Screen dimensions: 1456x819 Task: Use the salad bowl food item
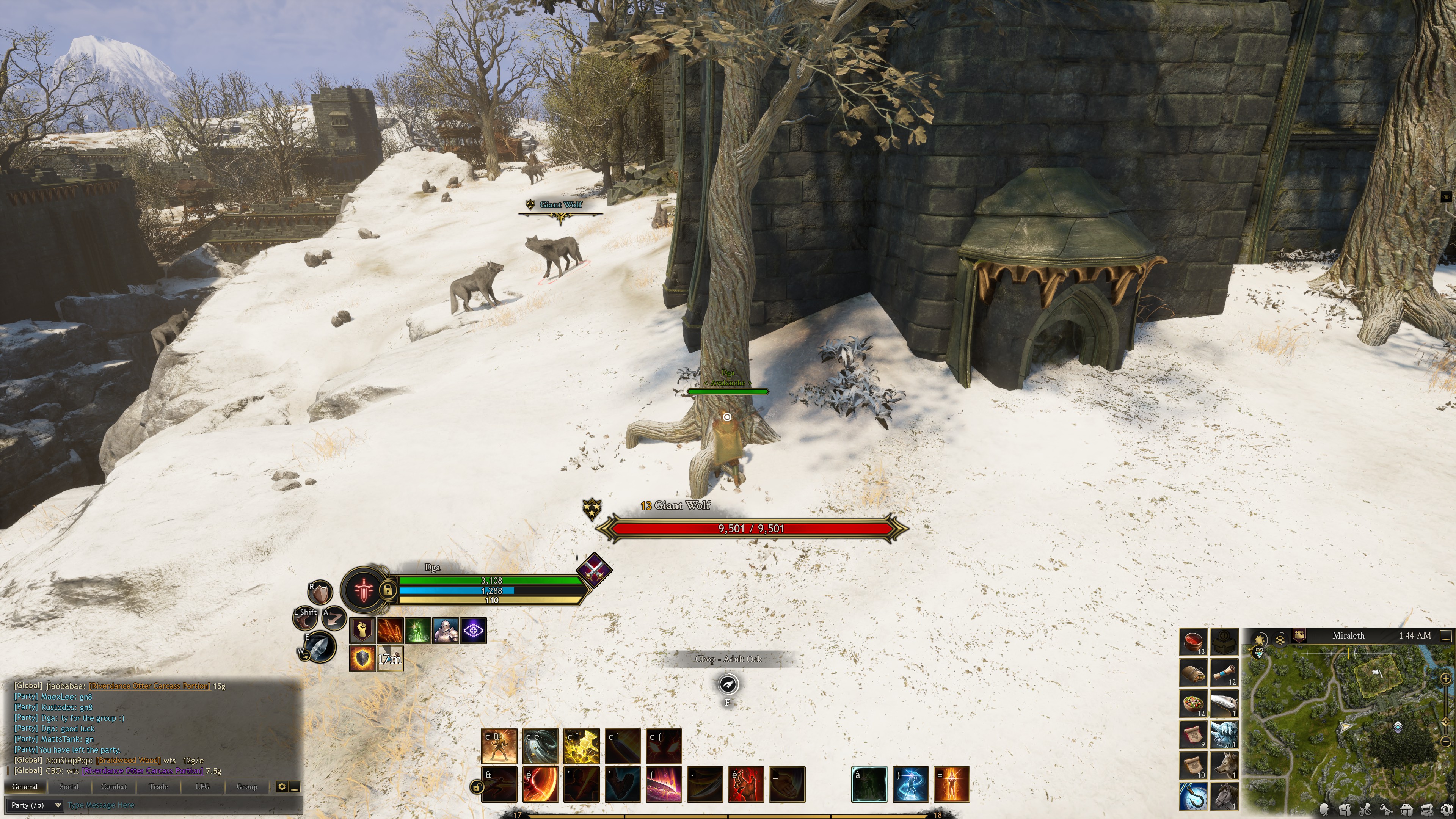click(1193, 704)
